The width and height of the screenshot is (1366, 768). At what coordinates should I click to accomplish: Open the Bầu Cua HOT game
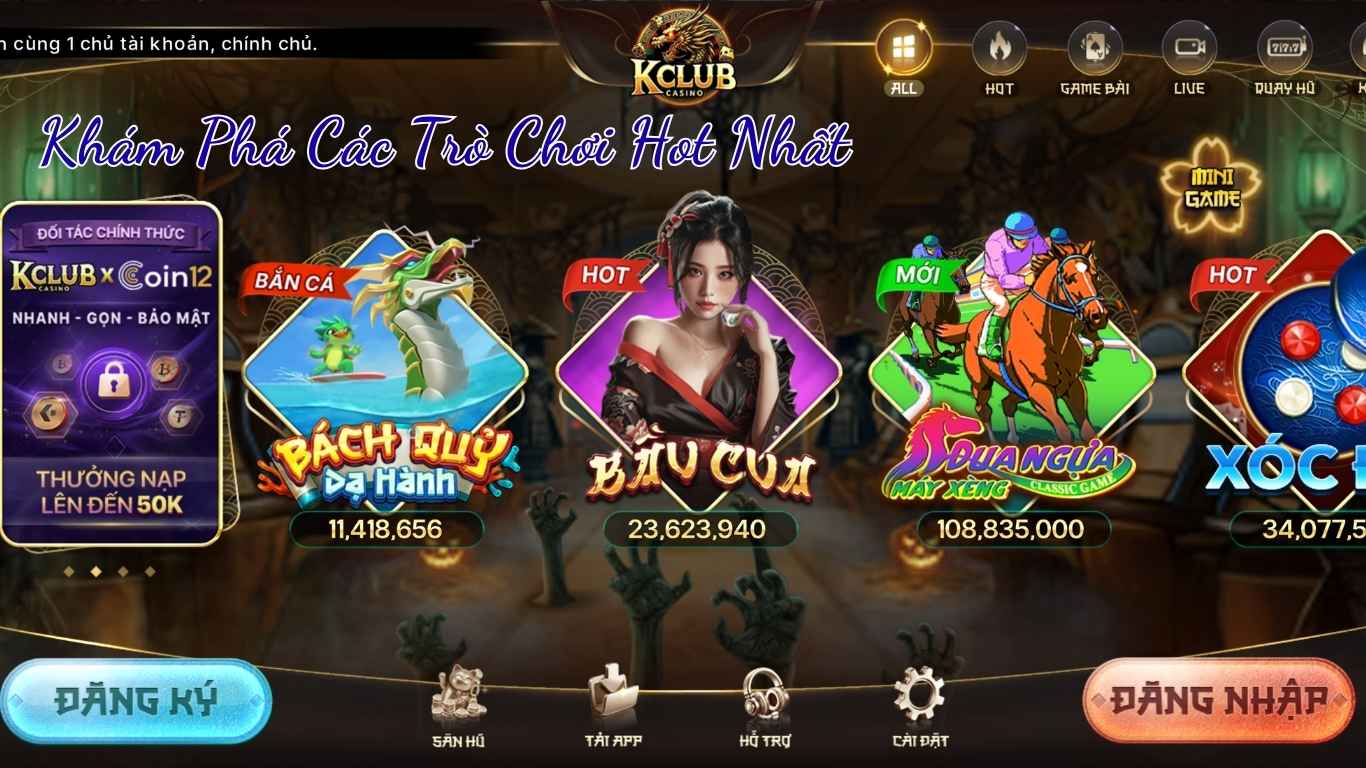(x=700, y=380)
